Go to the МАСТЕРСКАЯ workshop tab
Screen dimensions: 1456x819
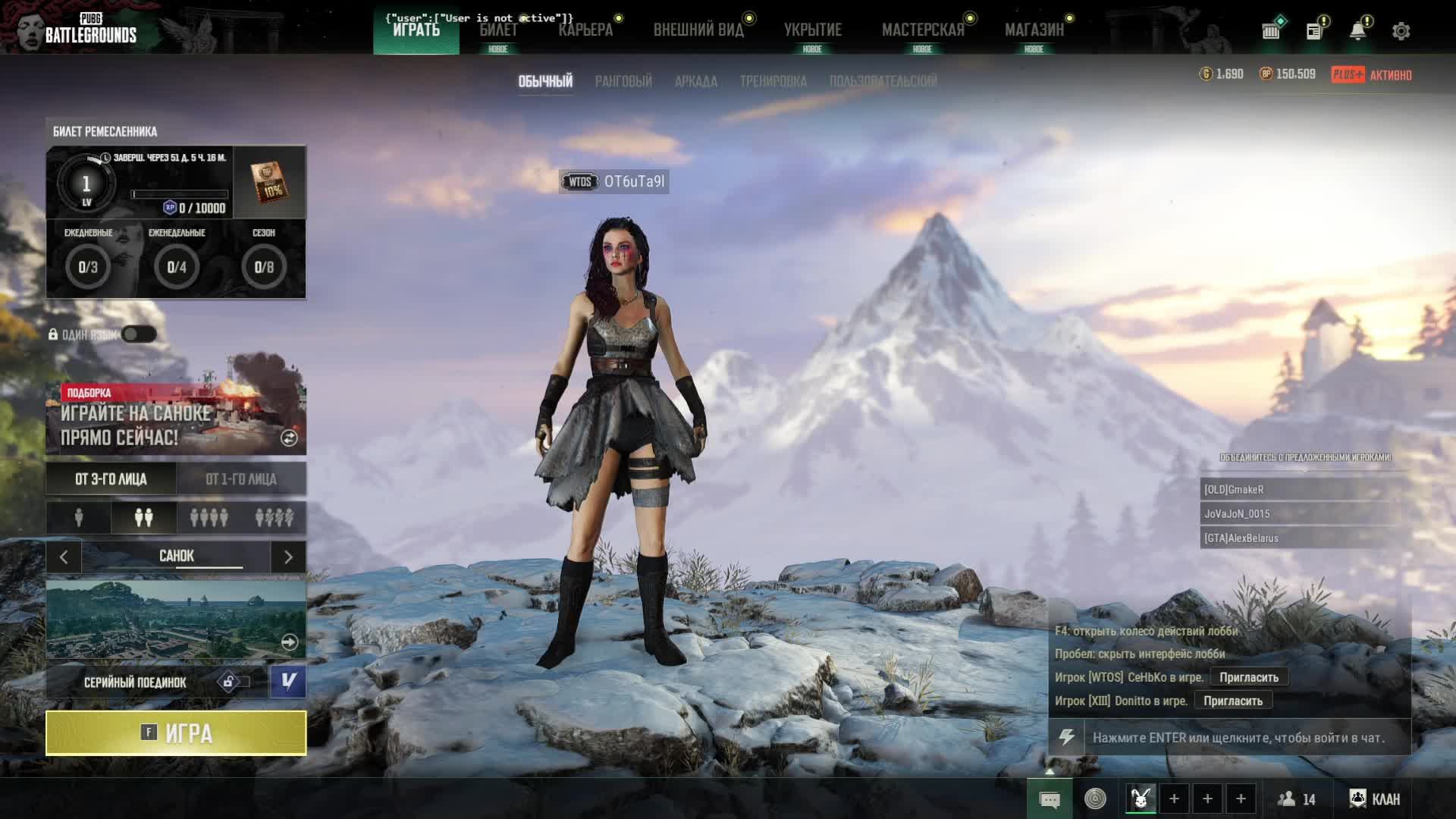click(x=922, y=30)
